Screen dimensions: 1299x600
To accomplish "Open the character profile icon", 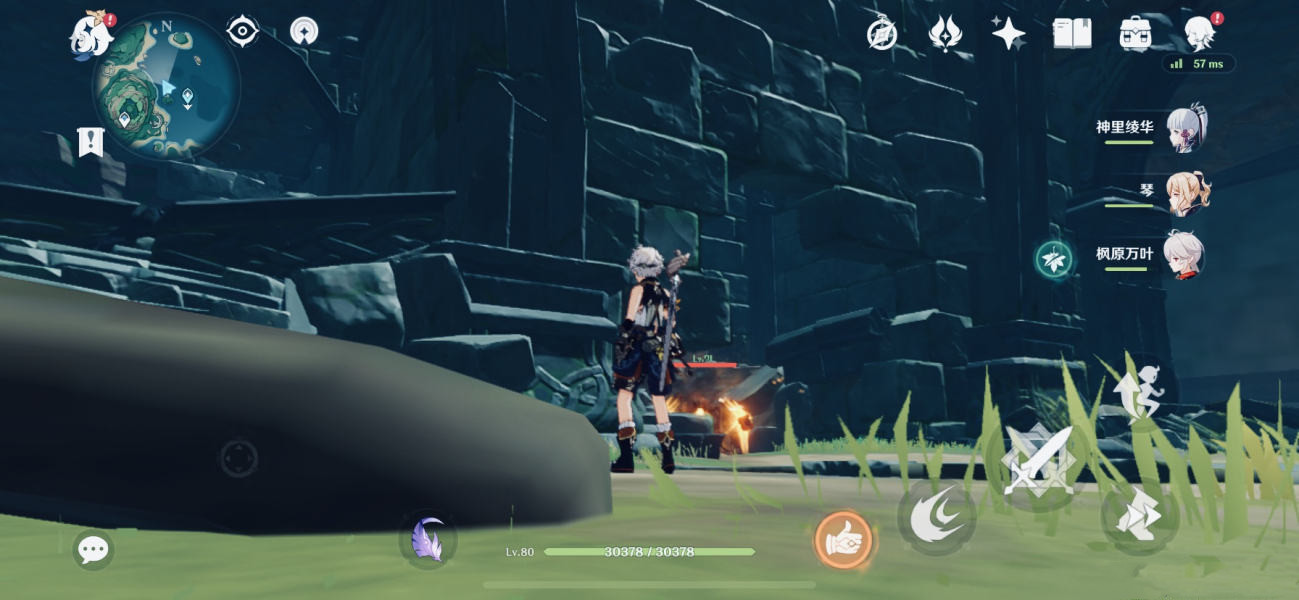I will 1198,34.
